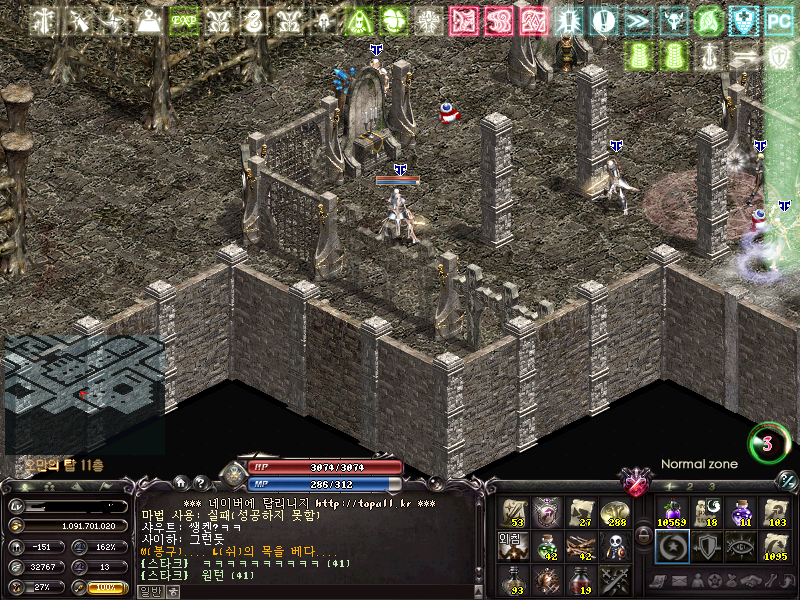Click the PC buff icon
Screen dimensions: 800x600
pyautogui.click(x=777, y=20)
